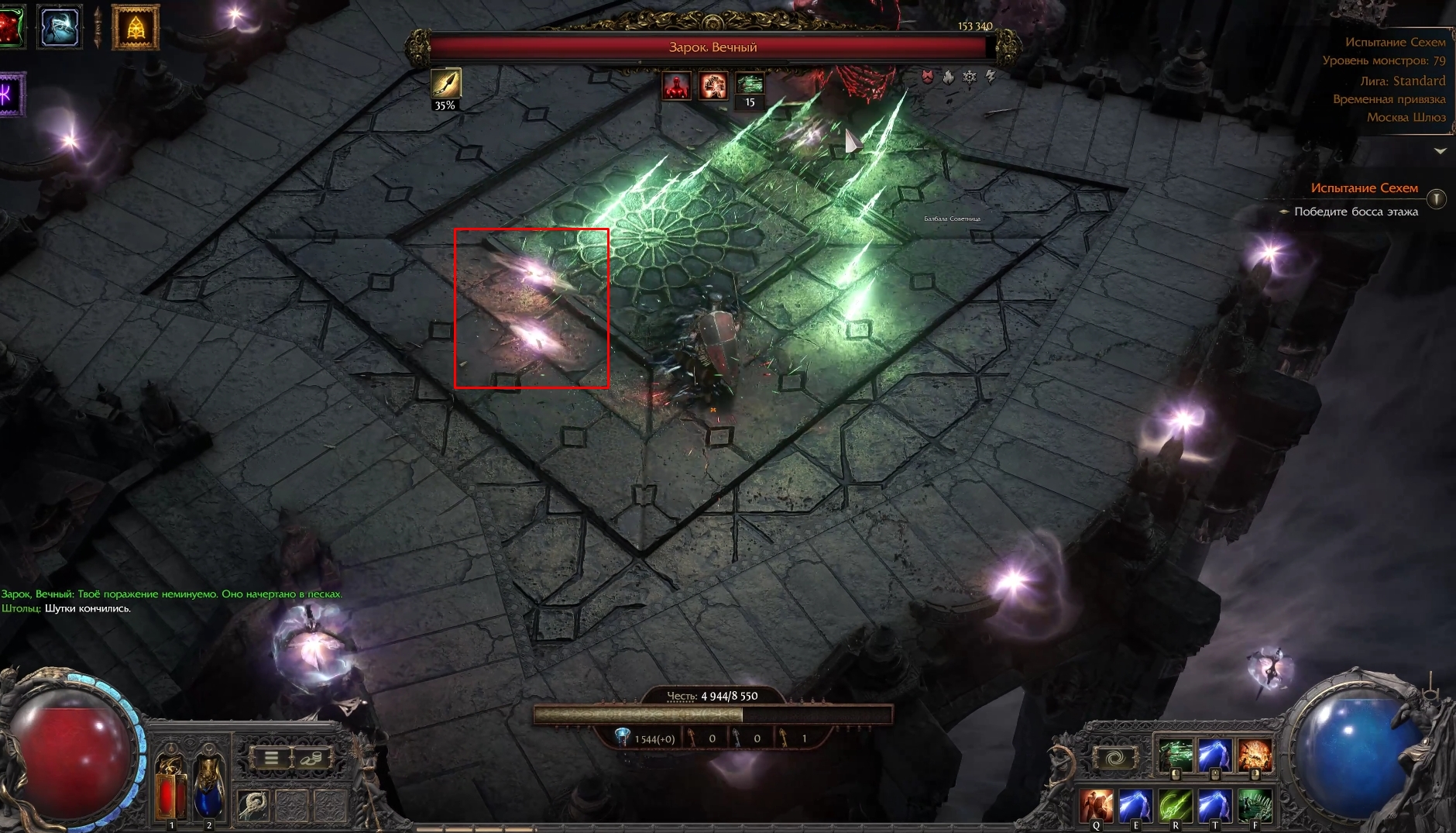
Task: Select the purple rune buff icon
Action: click(x=9, y=95)
